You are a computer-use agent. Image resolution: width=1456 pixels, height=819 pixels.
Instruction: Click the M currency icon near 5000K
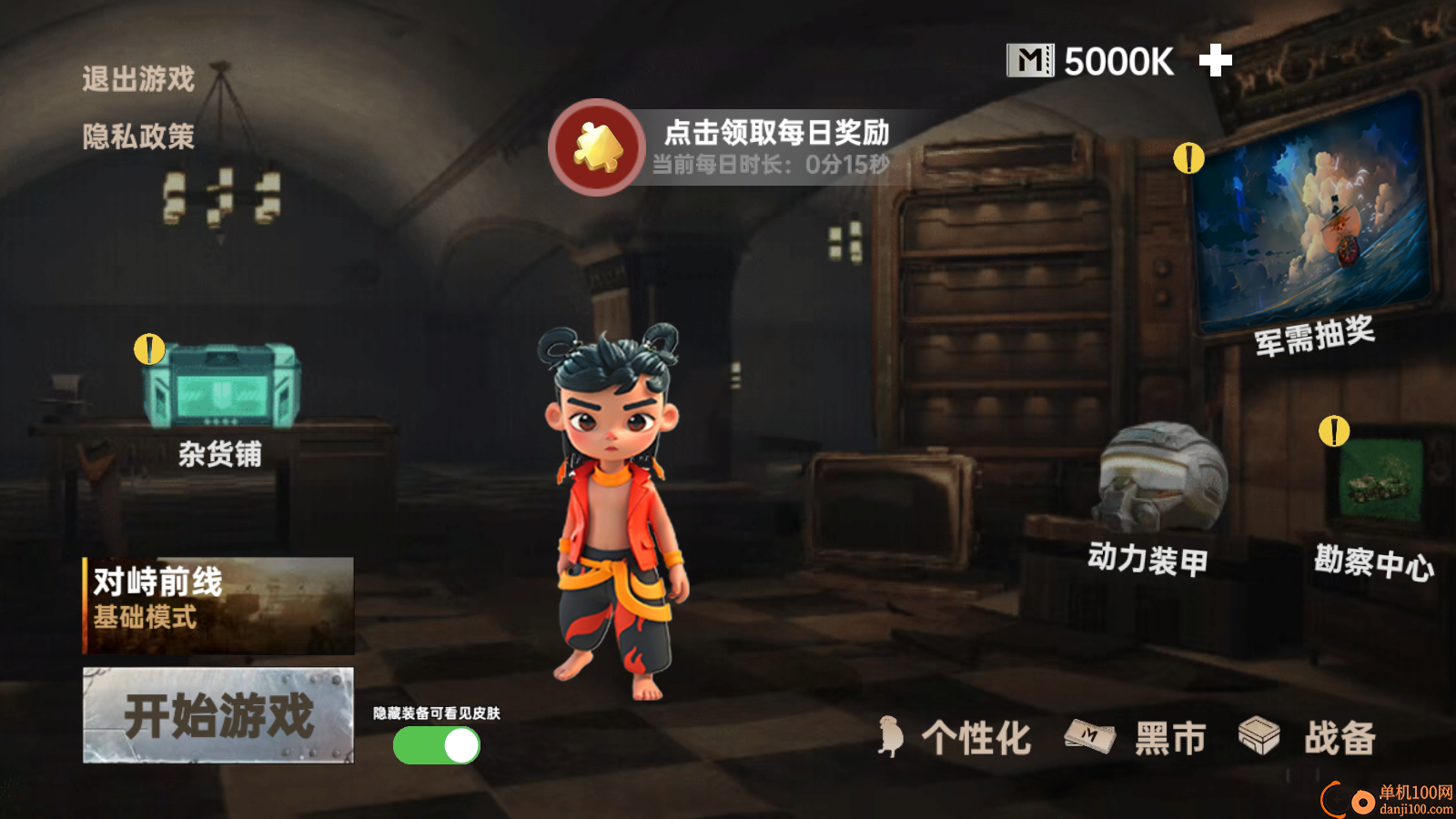point(1030,58)
